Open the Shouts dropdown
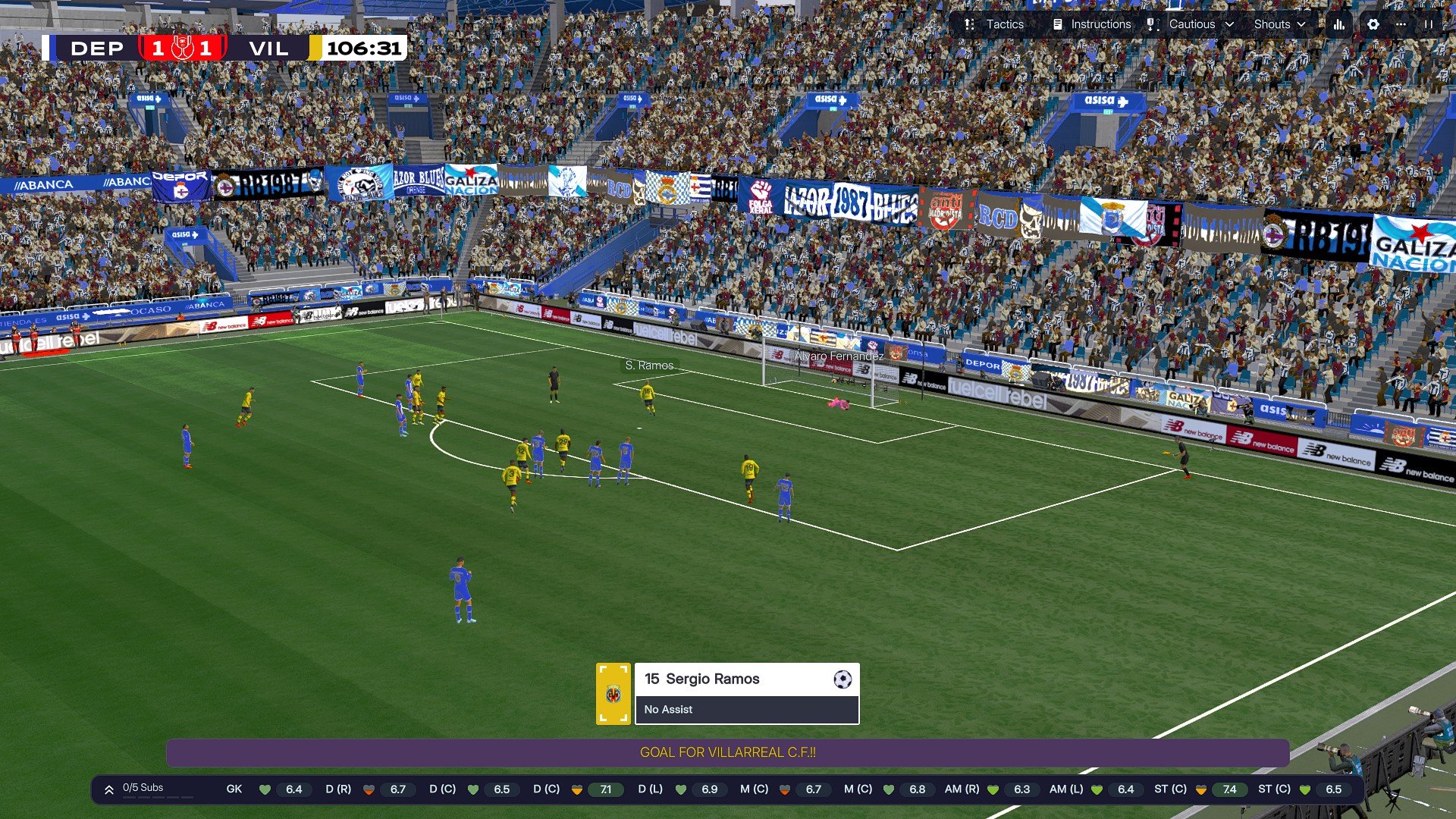The width and height of the screenshot is (1456, 819). point(1279,24)
